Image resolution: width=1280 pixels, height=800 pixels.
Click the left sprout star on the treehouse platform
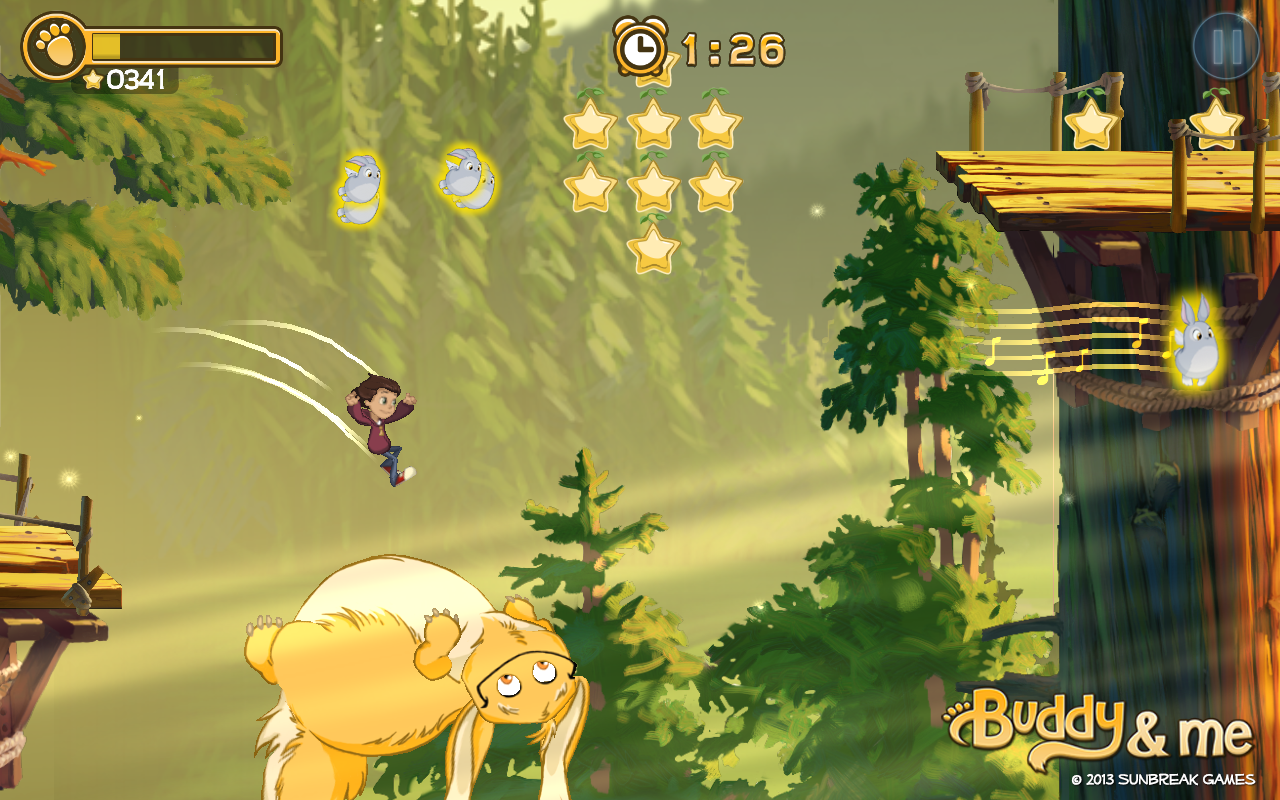coord(1093,123)
